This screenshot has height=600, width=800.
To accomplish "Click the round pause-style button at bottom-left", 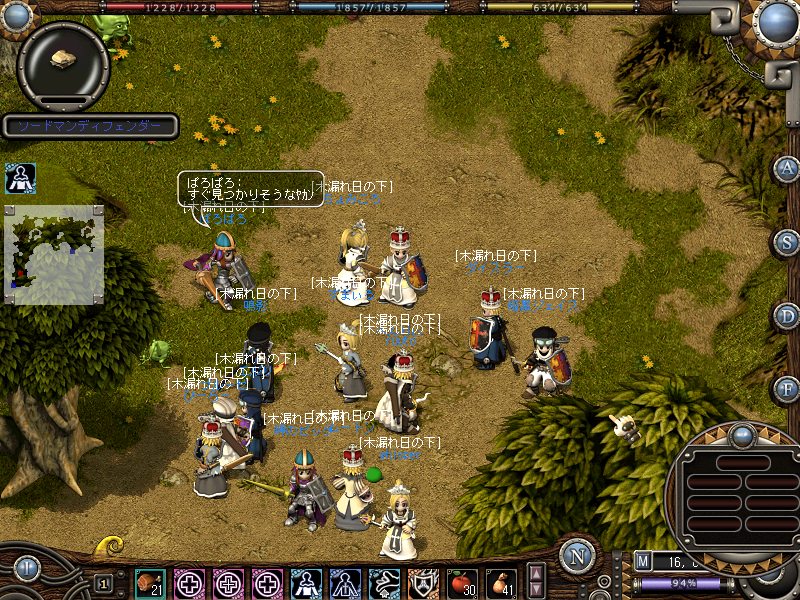I will [27, 570].
